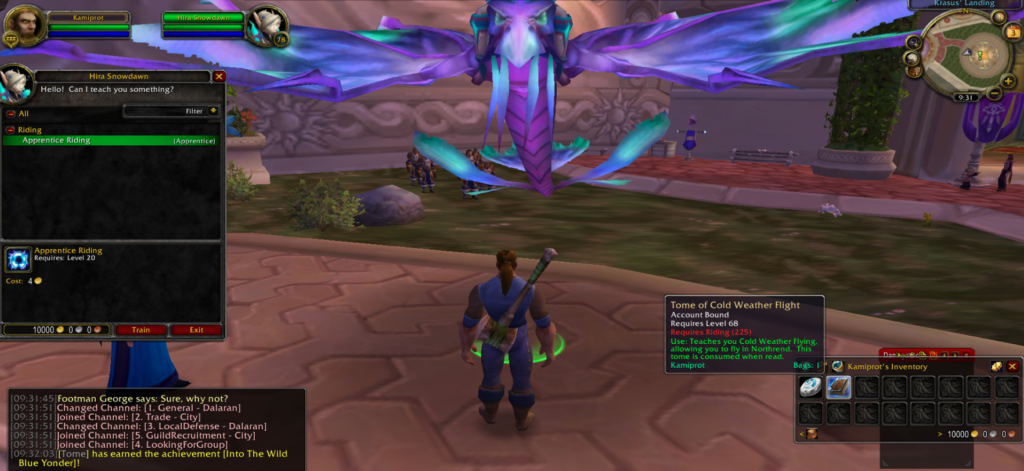Close Hira Snowdawn's trainer window with X
The width and height of the screenshot is (1024, 471).
point(219,76)
